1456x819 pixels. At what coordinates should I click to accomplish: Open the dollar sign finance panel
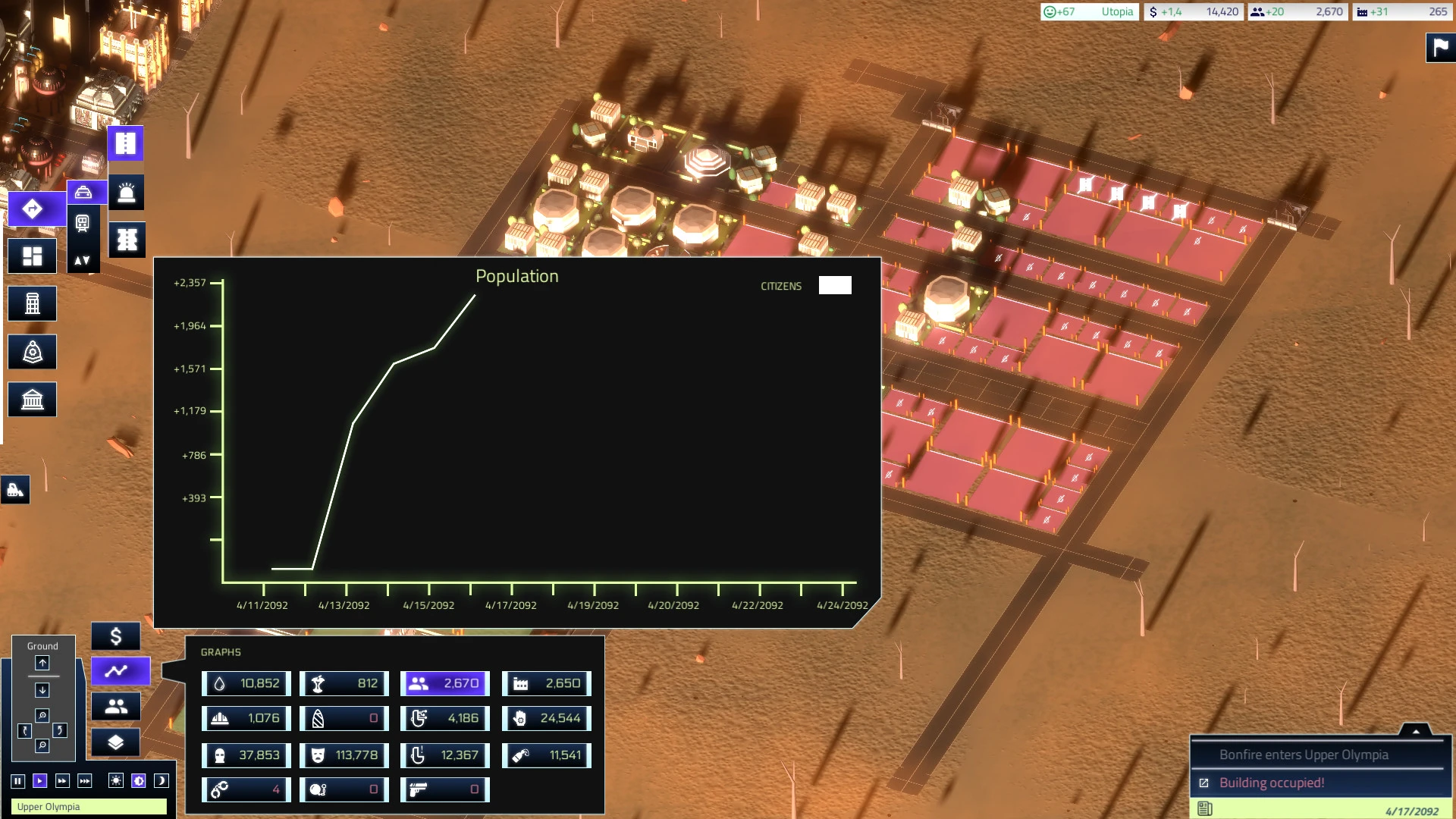click(x=115, y=636)
